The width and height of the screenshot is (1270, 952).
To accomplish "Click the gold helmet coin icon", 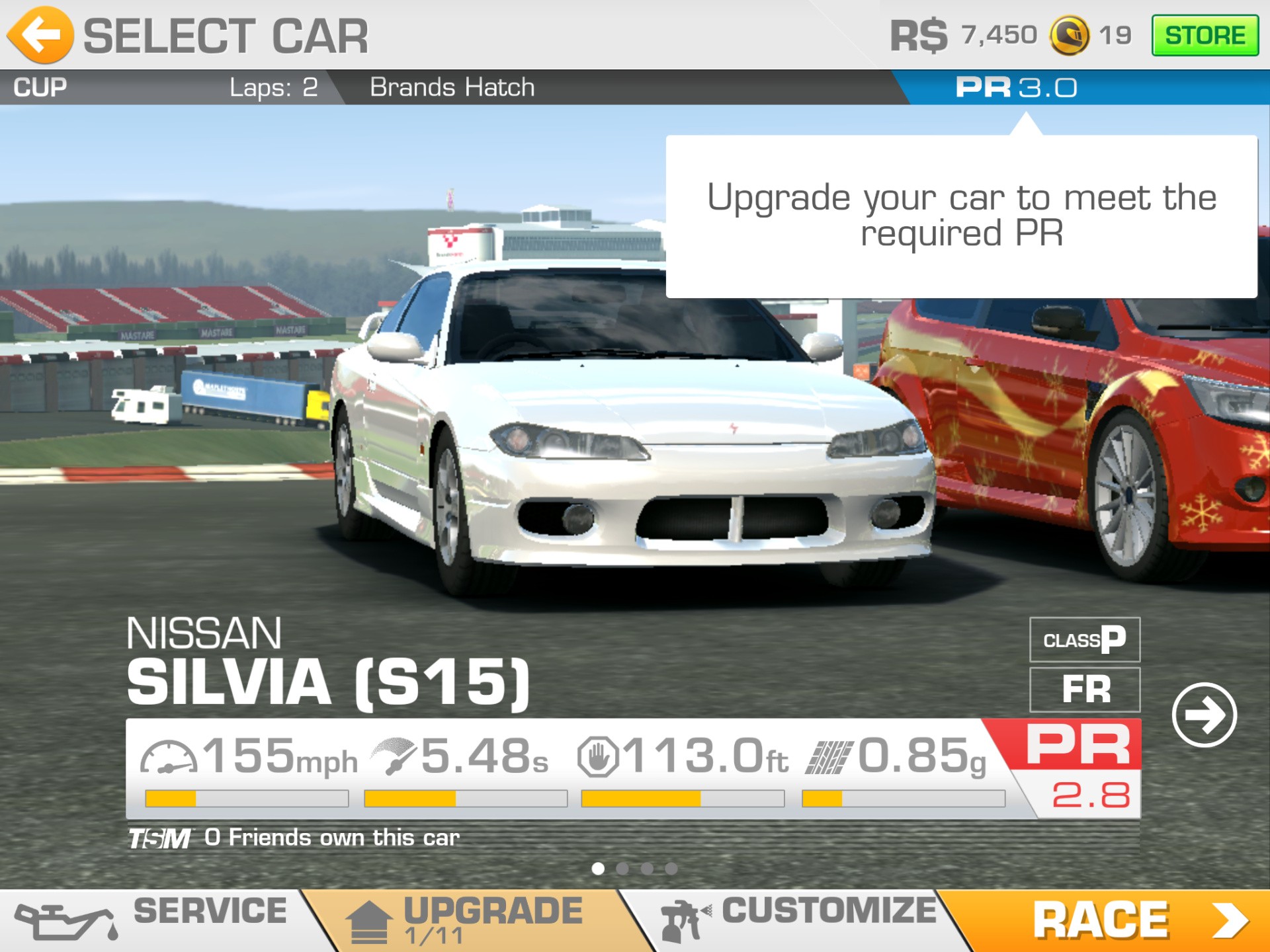I will coord(1069,35).
